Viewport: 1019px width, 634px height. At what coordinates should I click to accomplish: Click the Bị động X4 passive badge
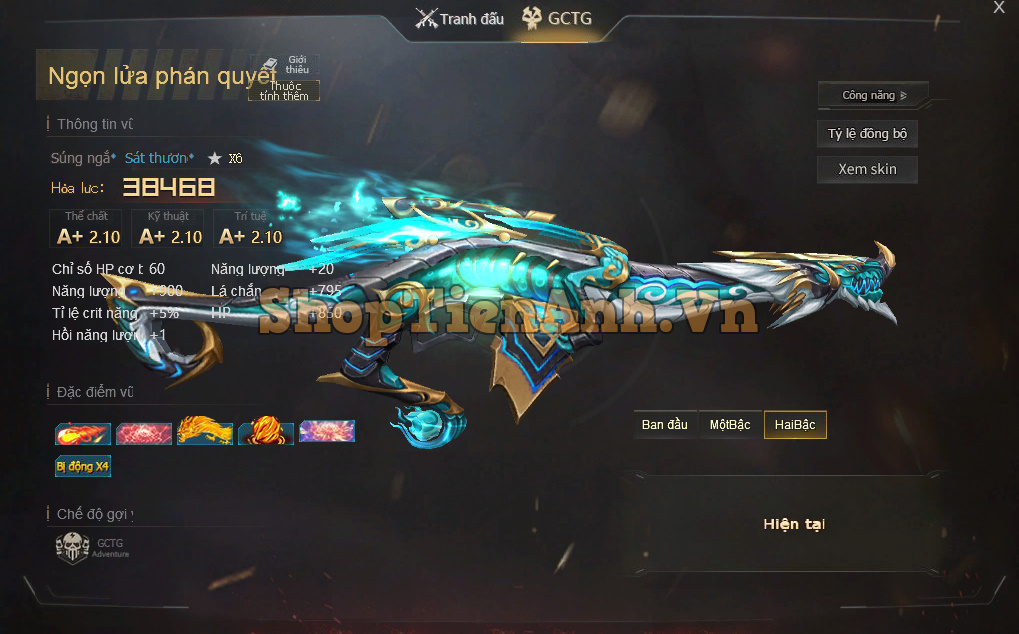click(83, 466)
